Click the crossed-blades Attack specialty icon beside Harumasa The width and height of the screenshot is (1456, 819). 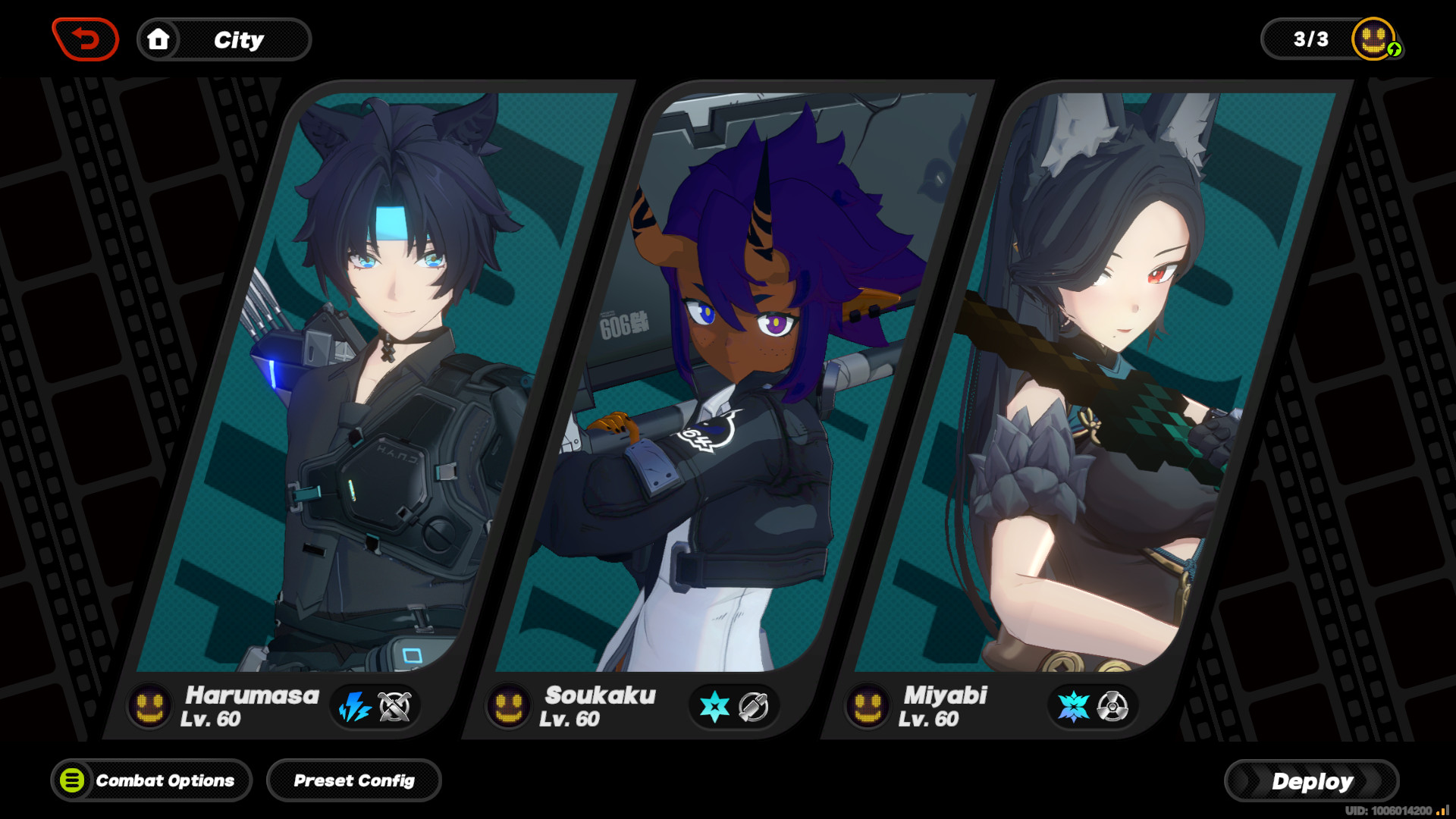tap(397, 707)
